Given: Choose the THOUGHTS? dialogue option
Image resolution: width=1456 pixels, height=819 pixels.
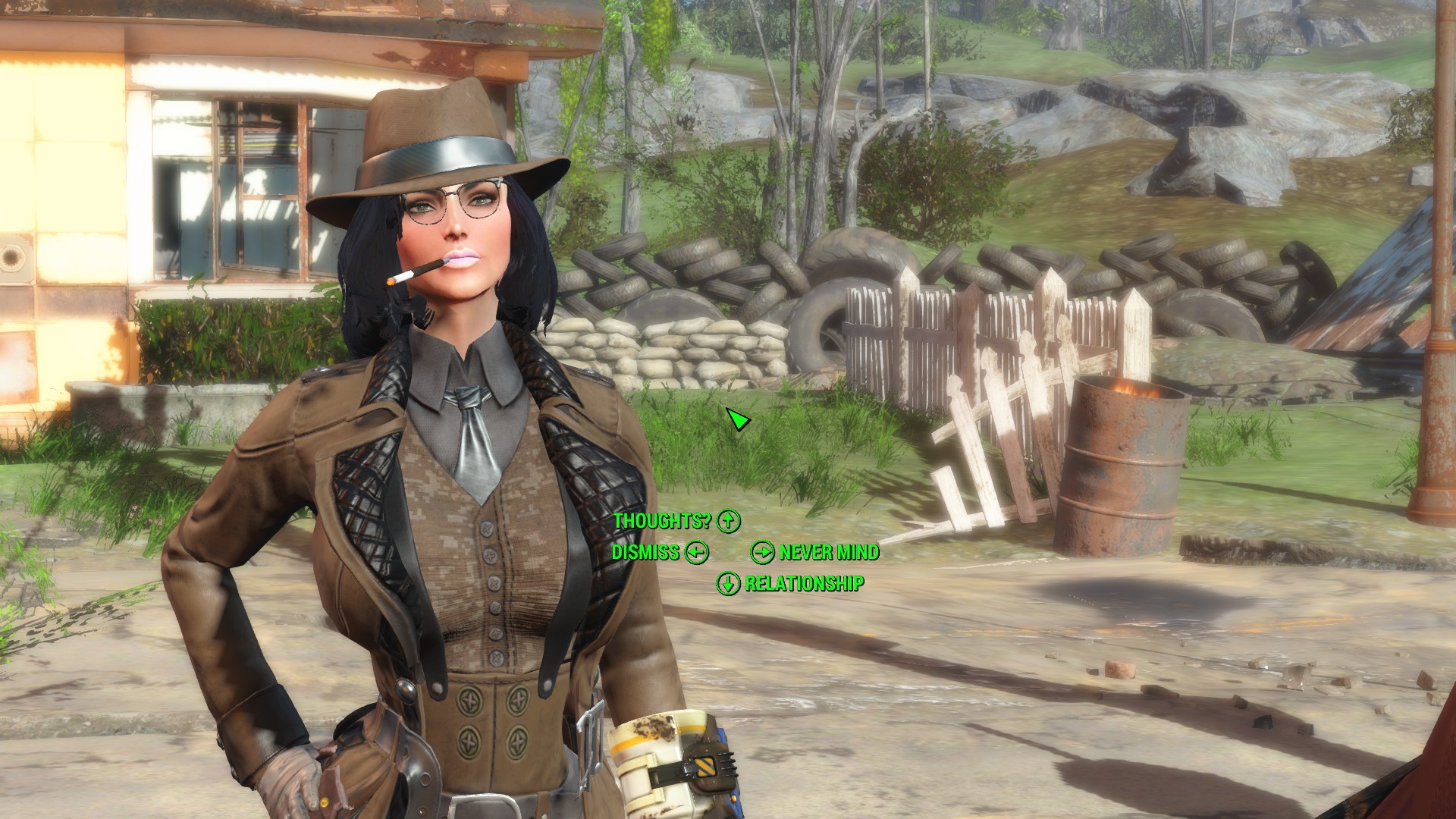Looking at the screenshot, I should [x=662, y=521].
